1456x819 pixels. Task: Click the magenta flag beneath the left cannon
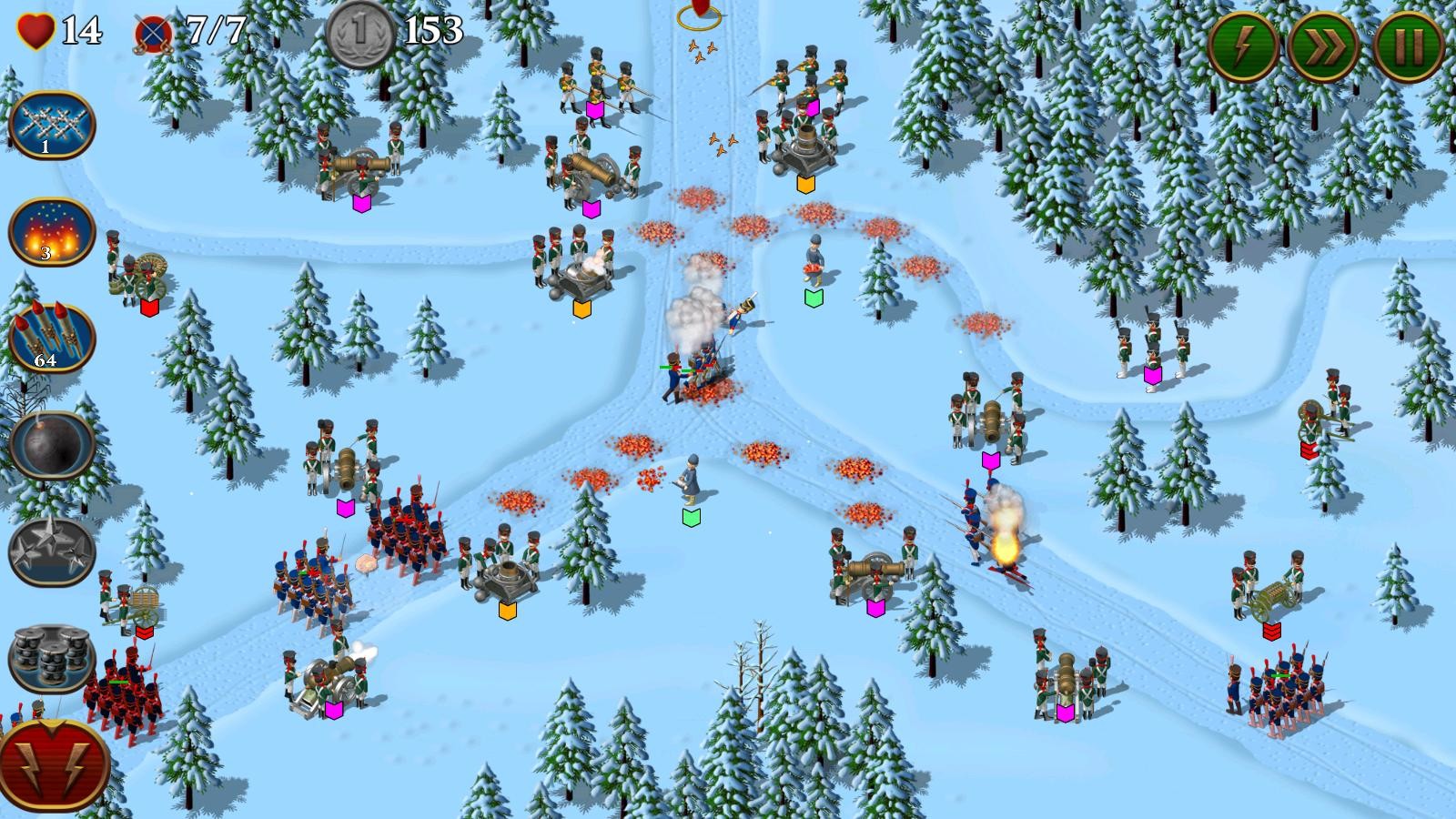click(x=361, y=204)
